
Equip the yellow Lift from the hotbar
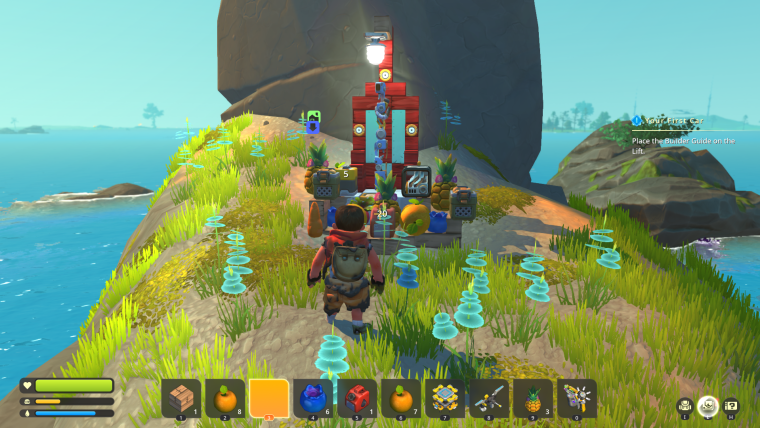445,398
